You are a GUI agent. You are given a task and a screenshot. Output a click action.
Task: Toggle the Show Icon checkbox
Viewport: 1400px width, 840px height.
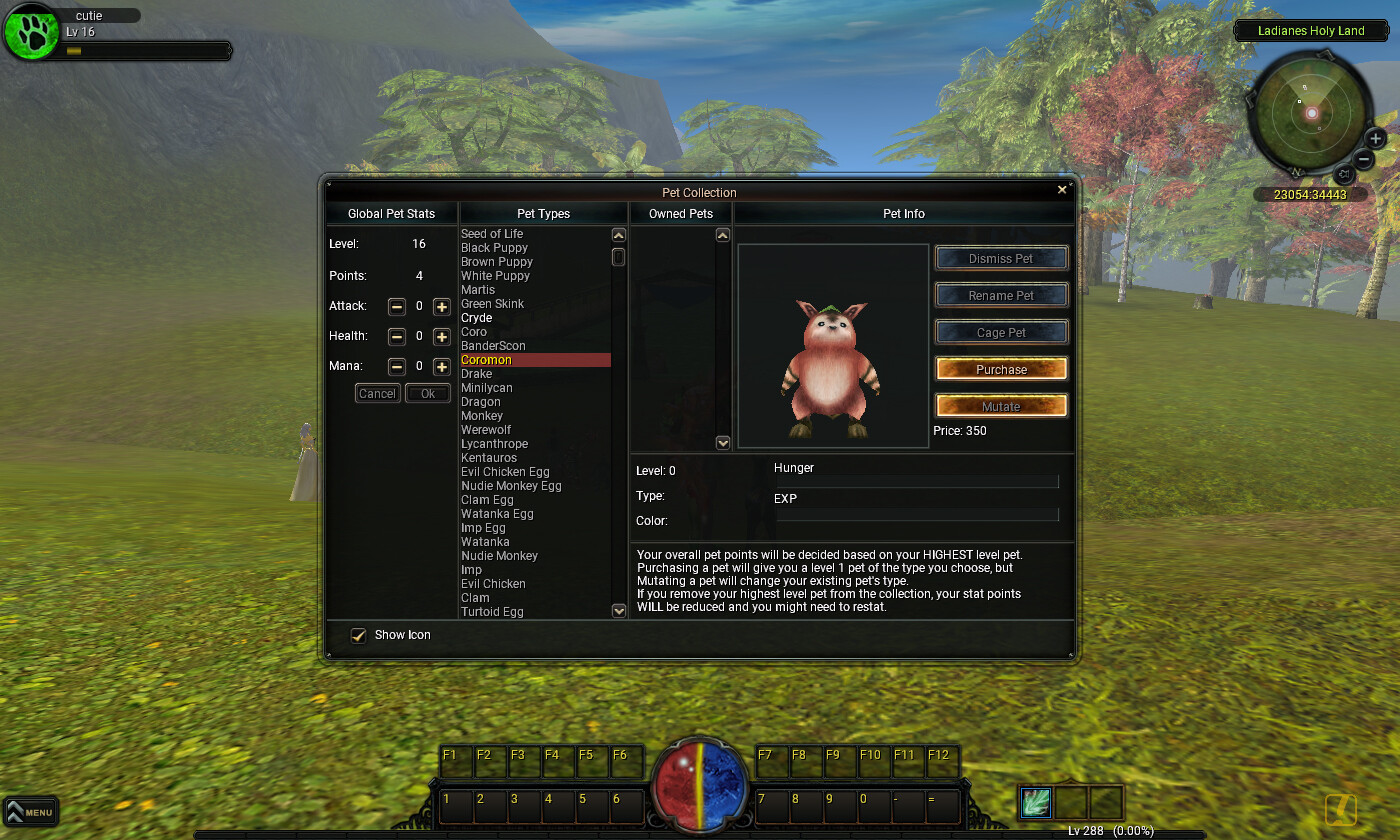(x=358, y=635)
